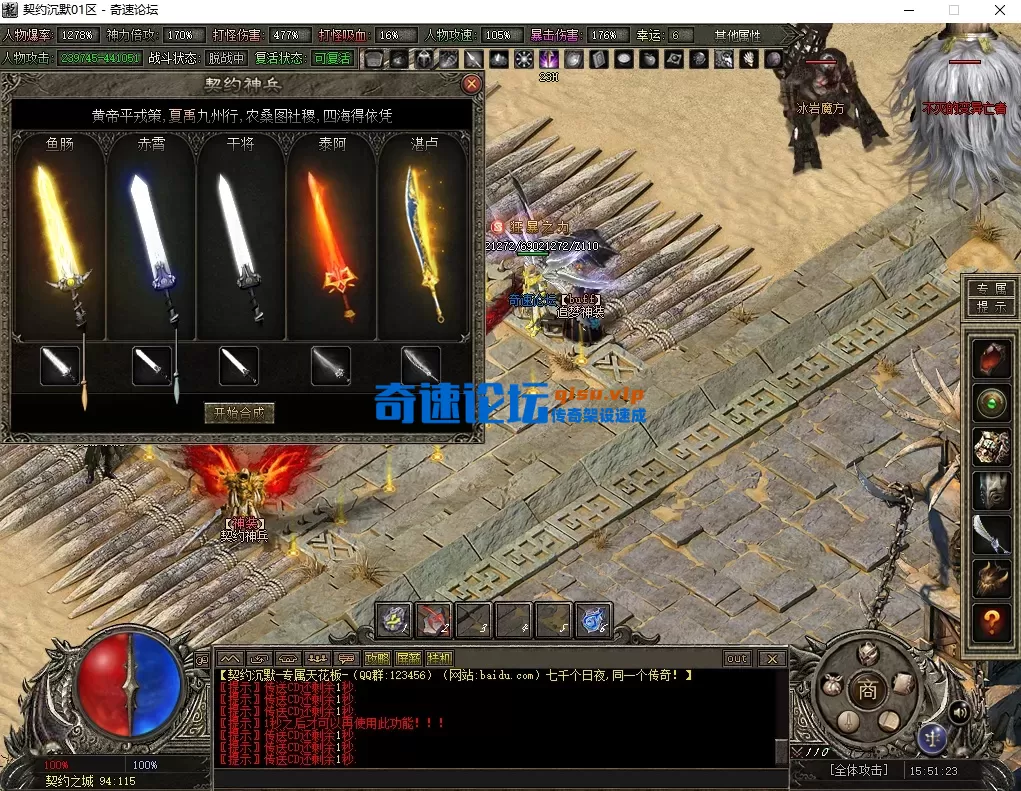The height and width of the screenshot is (791, 1021).
Task: Click the 开始合成 synthesis button
Action: (x=239, y=412)
